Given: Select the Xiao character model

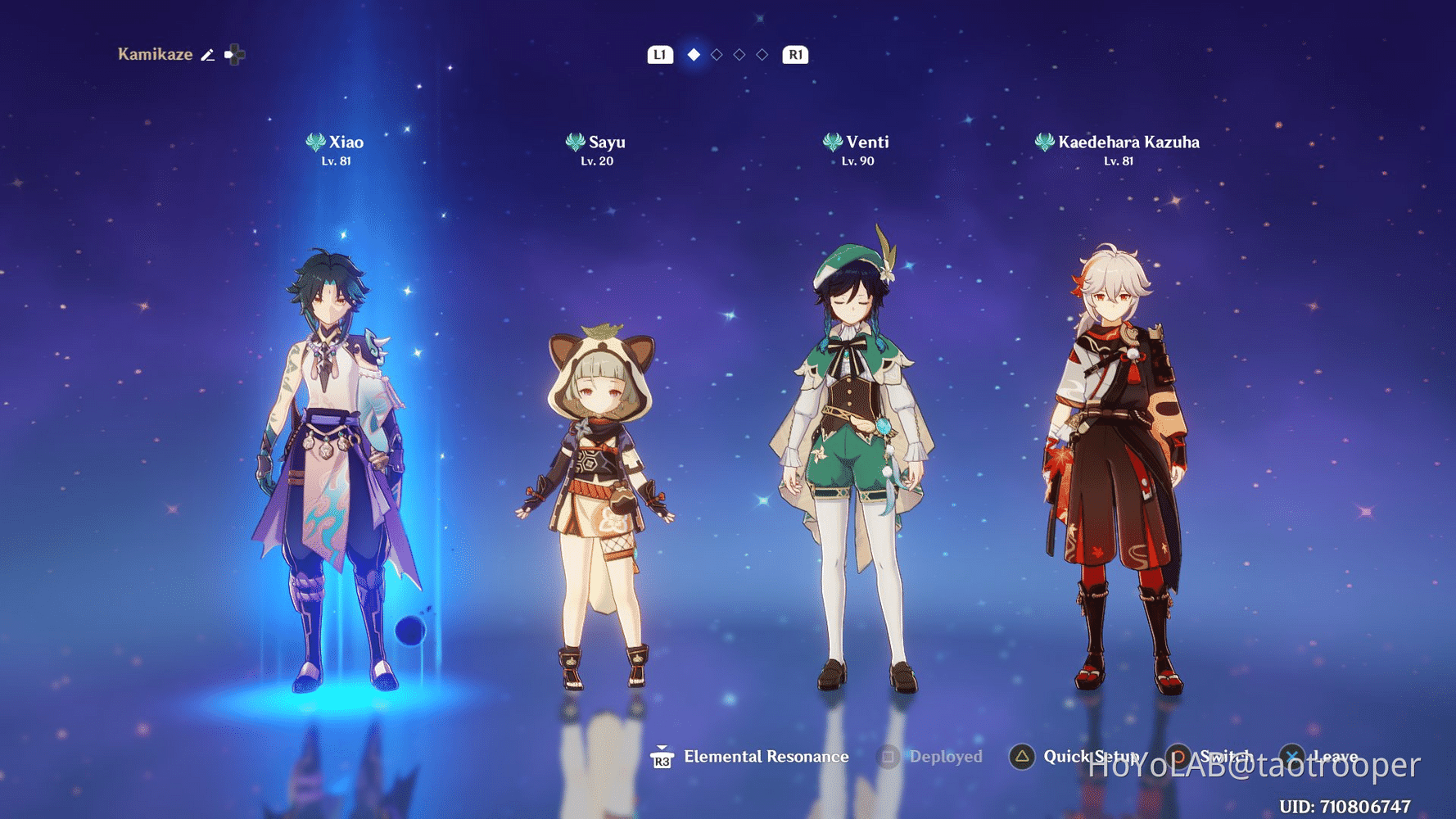Looking at the screenshot, I should (328, 450).
